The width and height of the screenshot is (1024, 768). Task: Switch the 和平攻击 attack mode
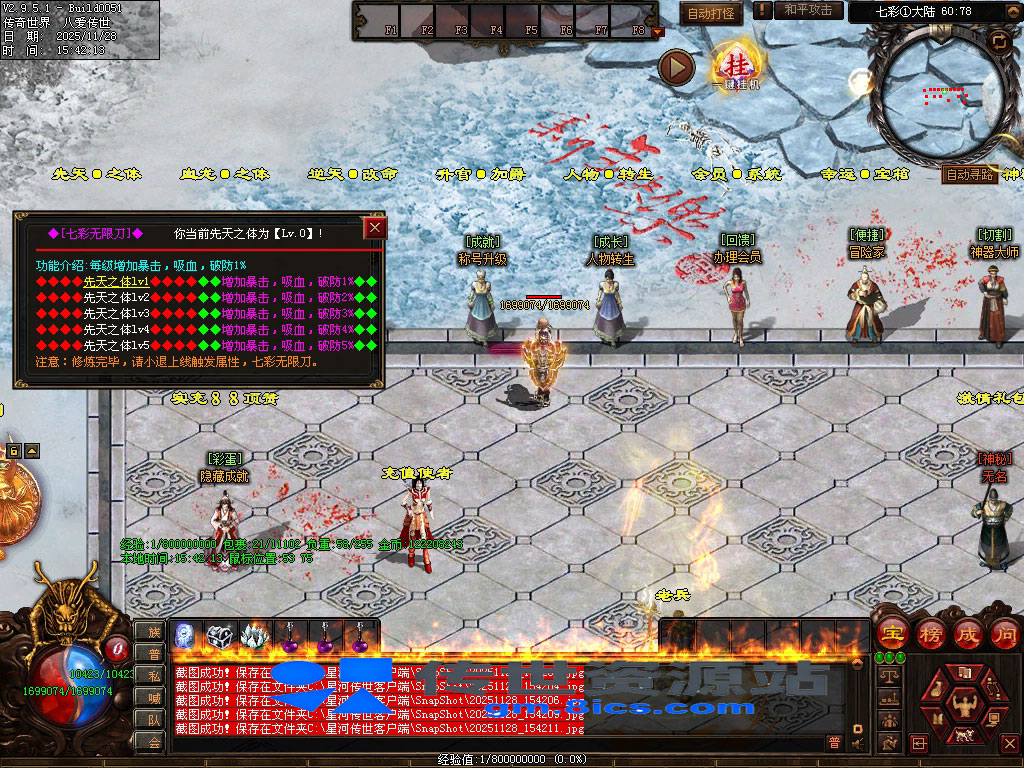point(808,10)
